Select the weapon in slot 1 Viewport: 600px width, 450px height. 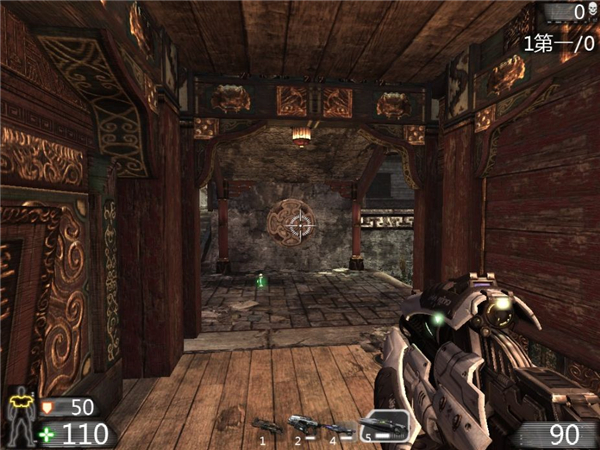[x=265, y=426]
